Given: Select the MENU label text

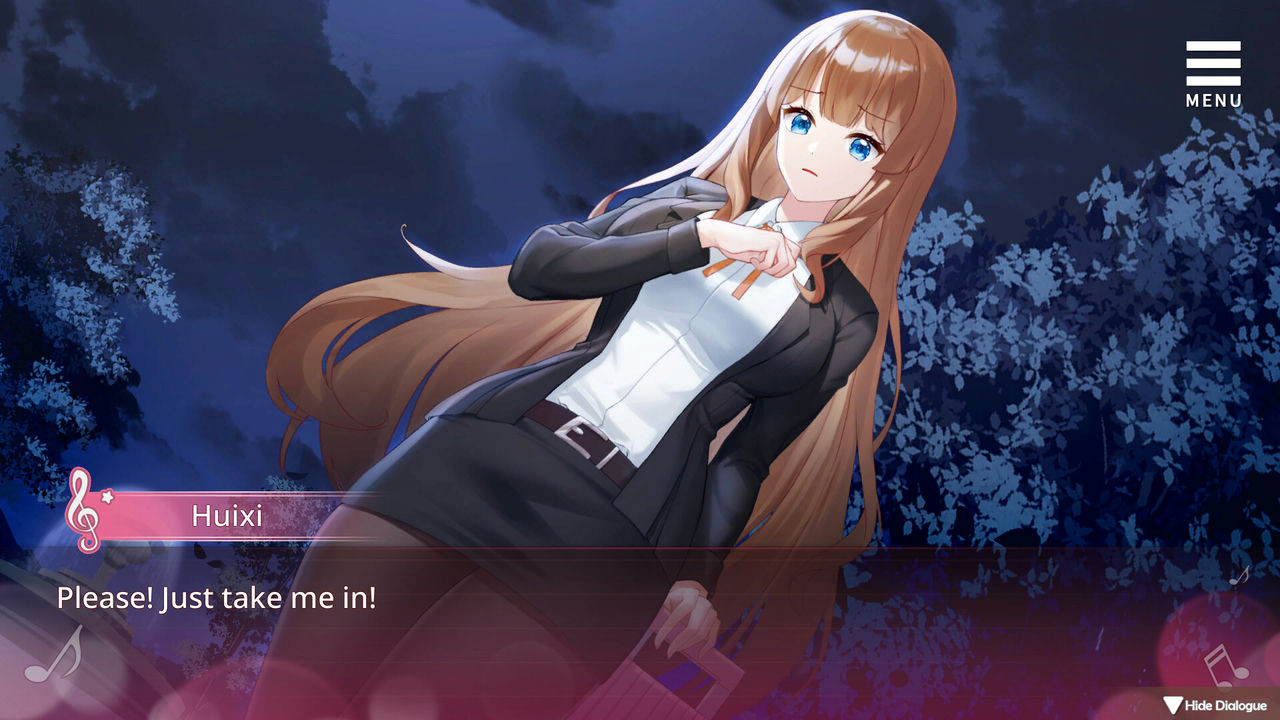Looking at the screenshot, I should coord(1213,100).
